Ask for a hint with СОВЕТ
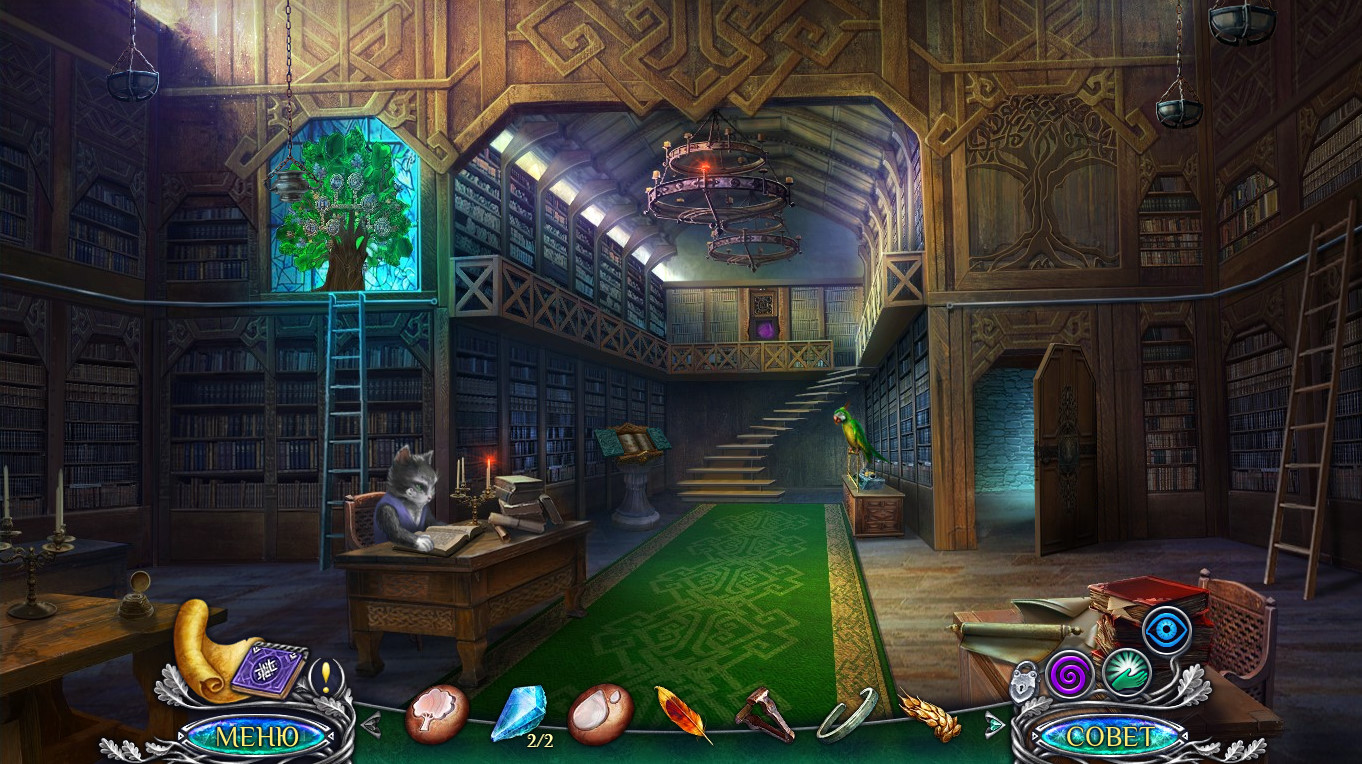 tap(1109, 737)
